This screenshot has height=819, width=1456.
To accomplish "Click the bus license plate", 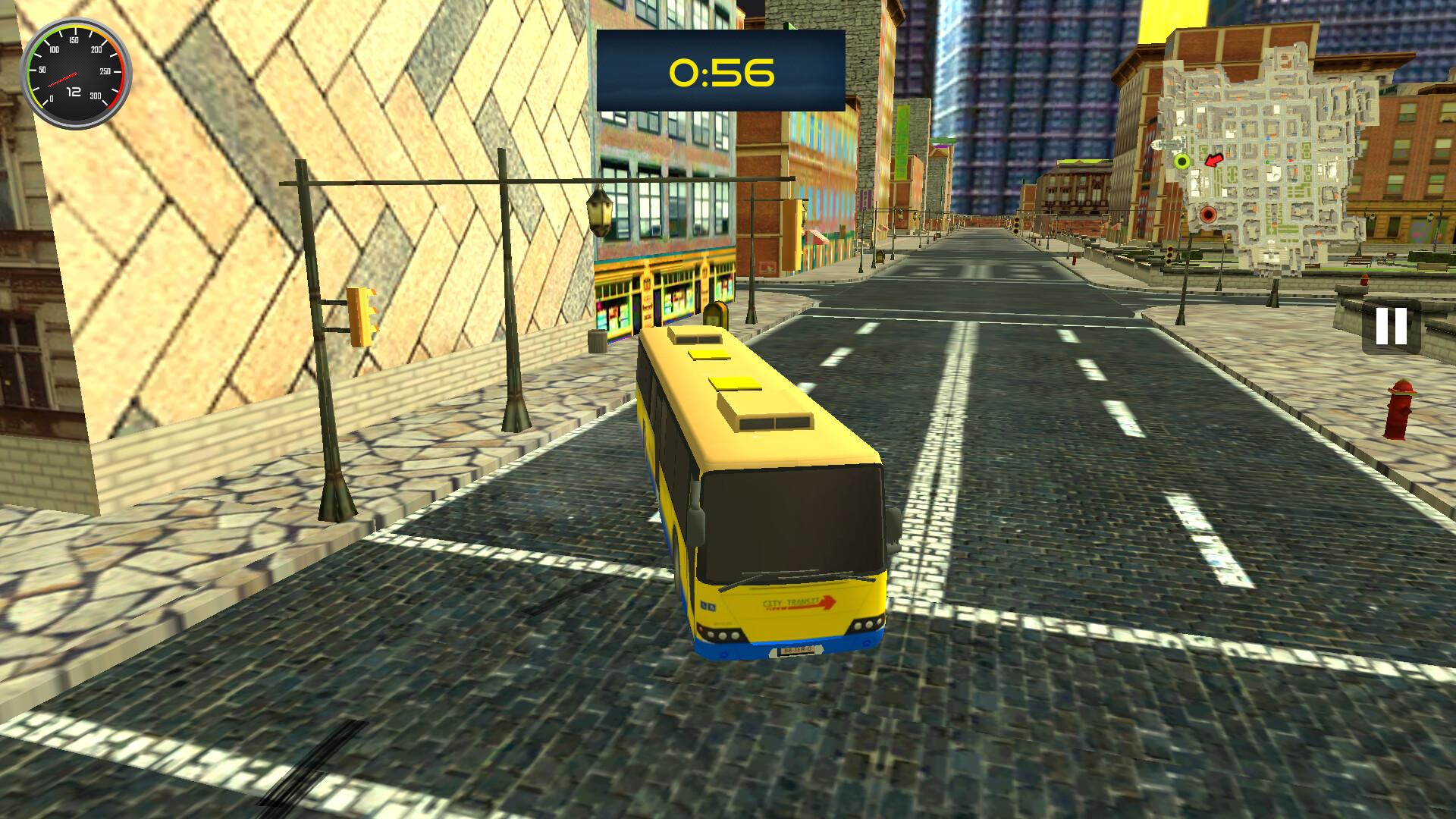I will (795, 651).
